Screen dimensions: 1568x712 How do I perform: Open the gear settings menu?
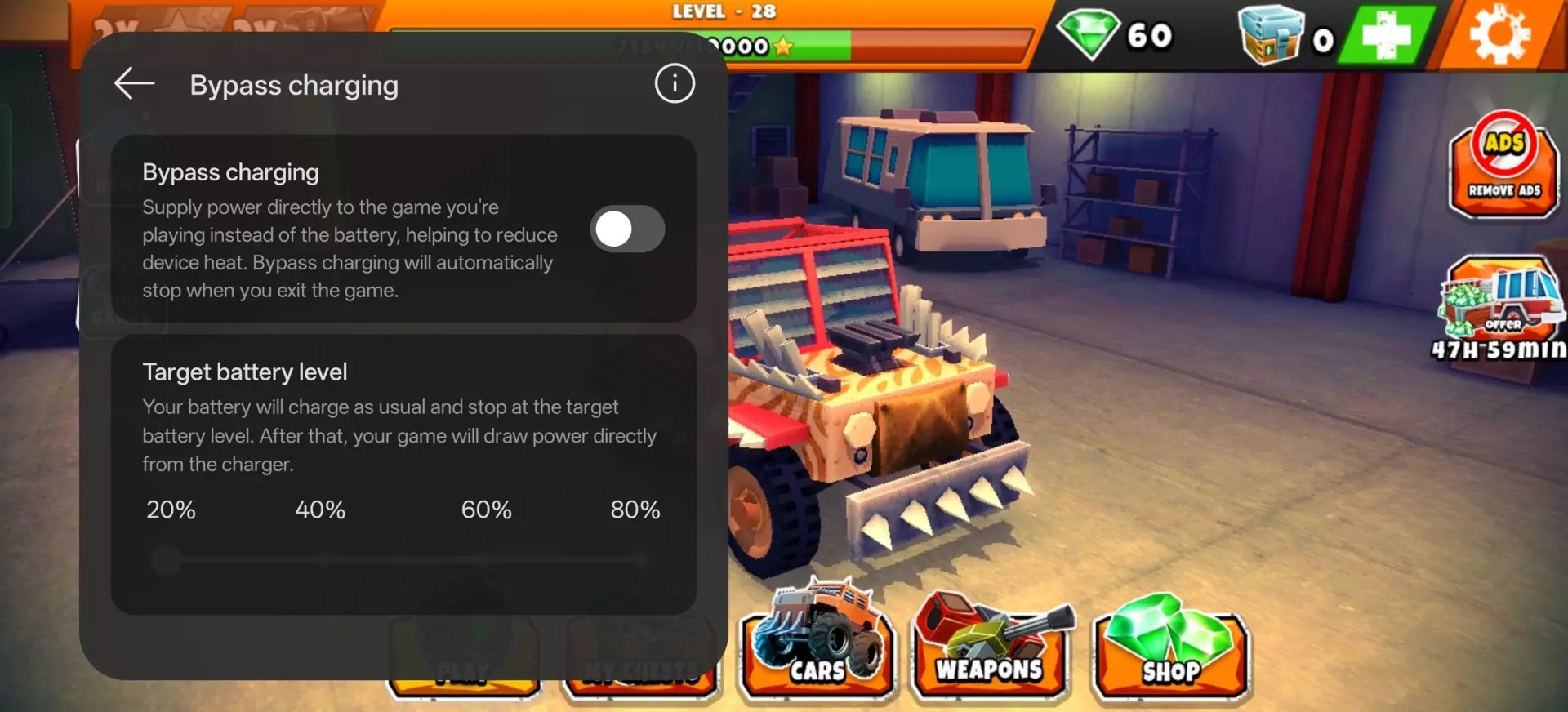point(1499,35)
